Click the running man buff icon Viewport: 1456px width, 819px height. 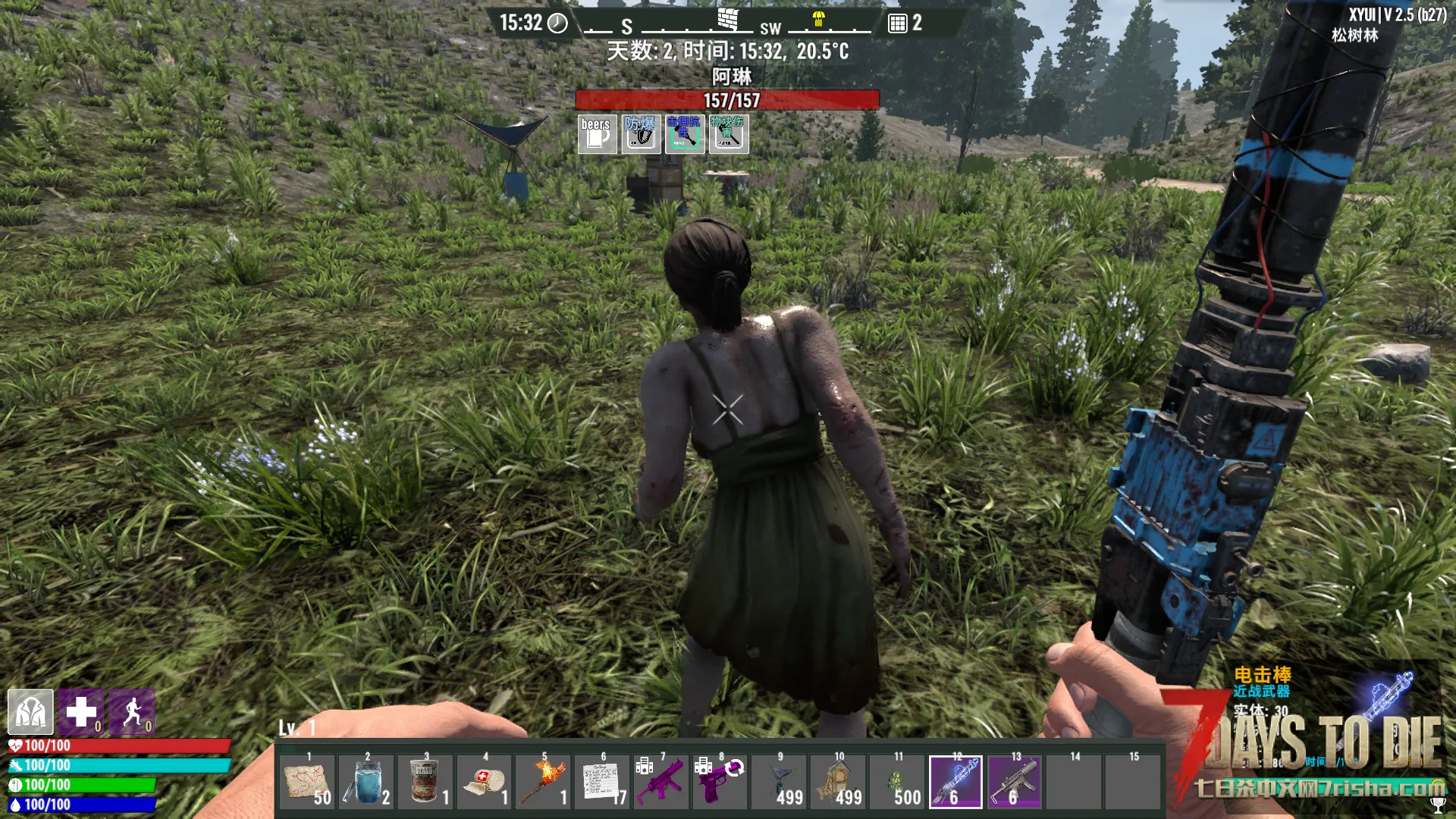click(132, 712)
